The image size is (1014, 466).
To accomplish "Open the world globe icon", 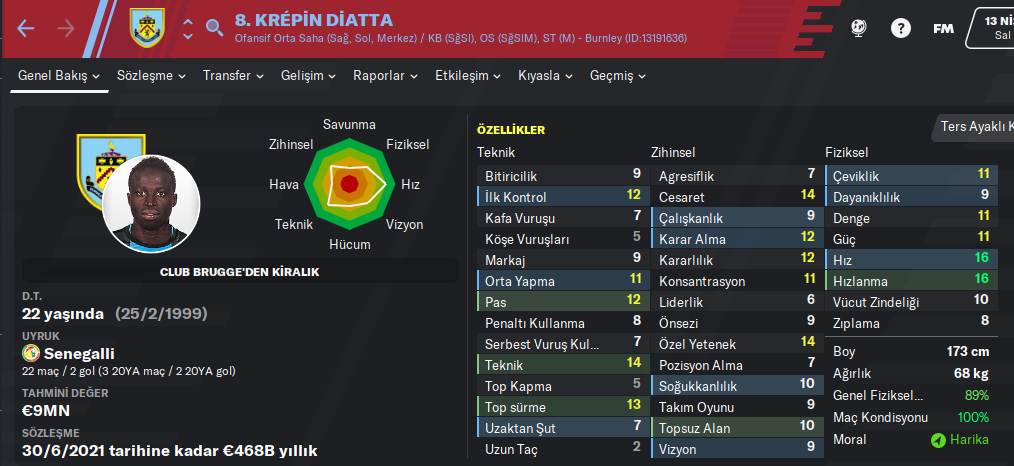I will 859,28.
